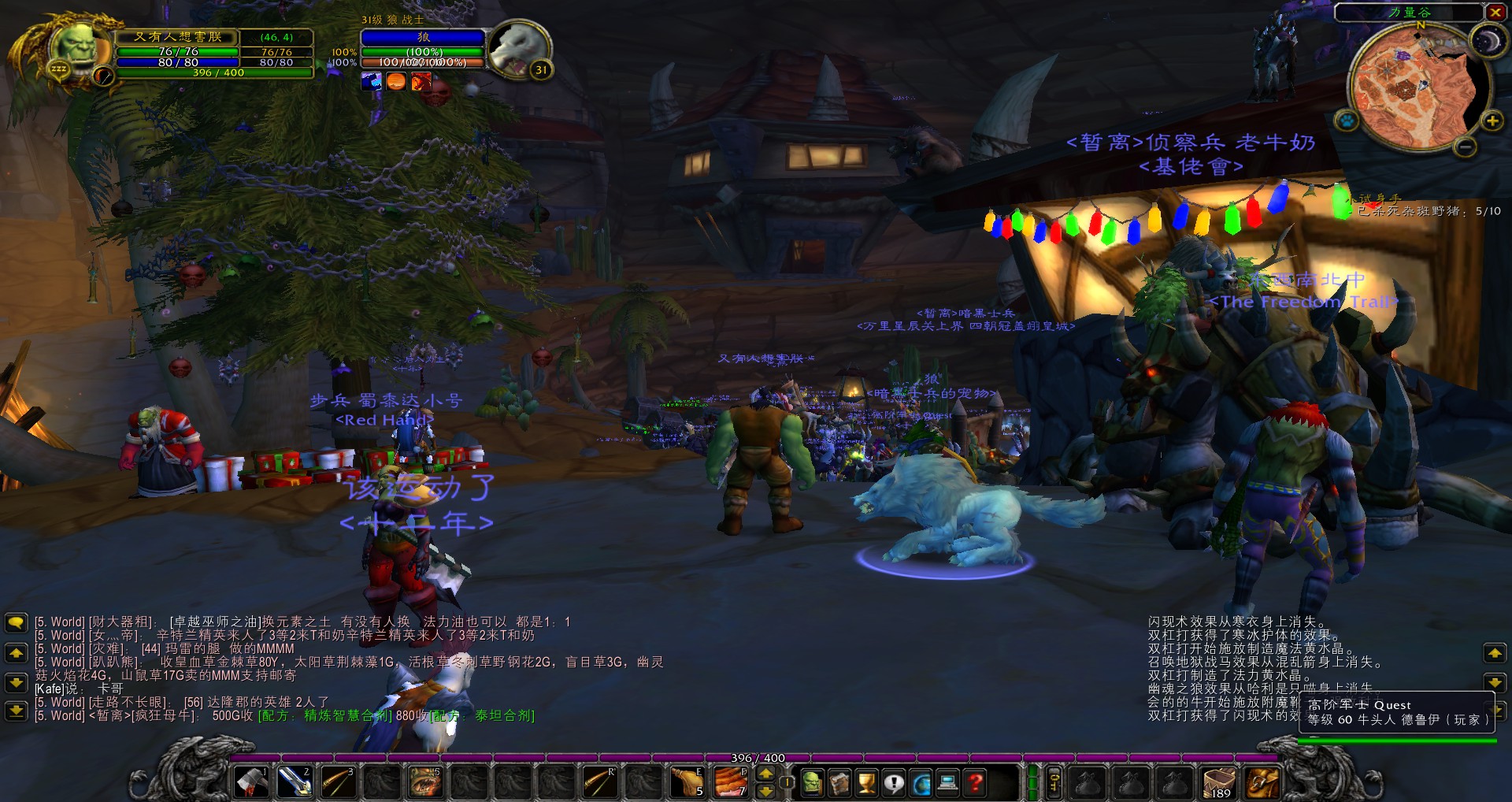Click the first debuff icon under the wolf target frame
1512x802 pixels.
370,81
